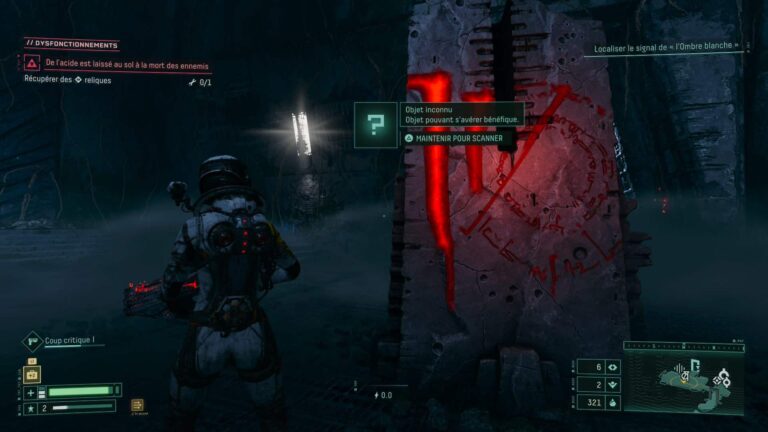The width and height of the screenshot is (768, 432).
Task: Select the Coup critique I weapon trait icon
Action: [32, 342]
